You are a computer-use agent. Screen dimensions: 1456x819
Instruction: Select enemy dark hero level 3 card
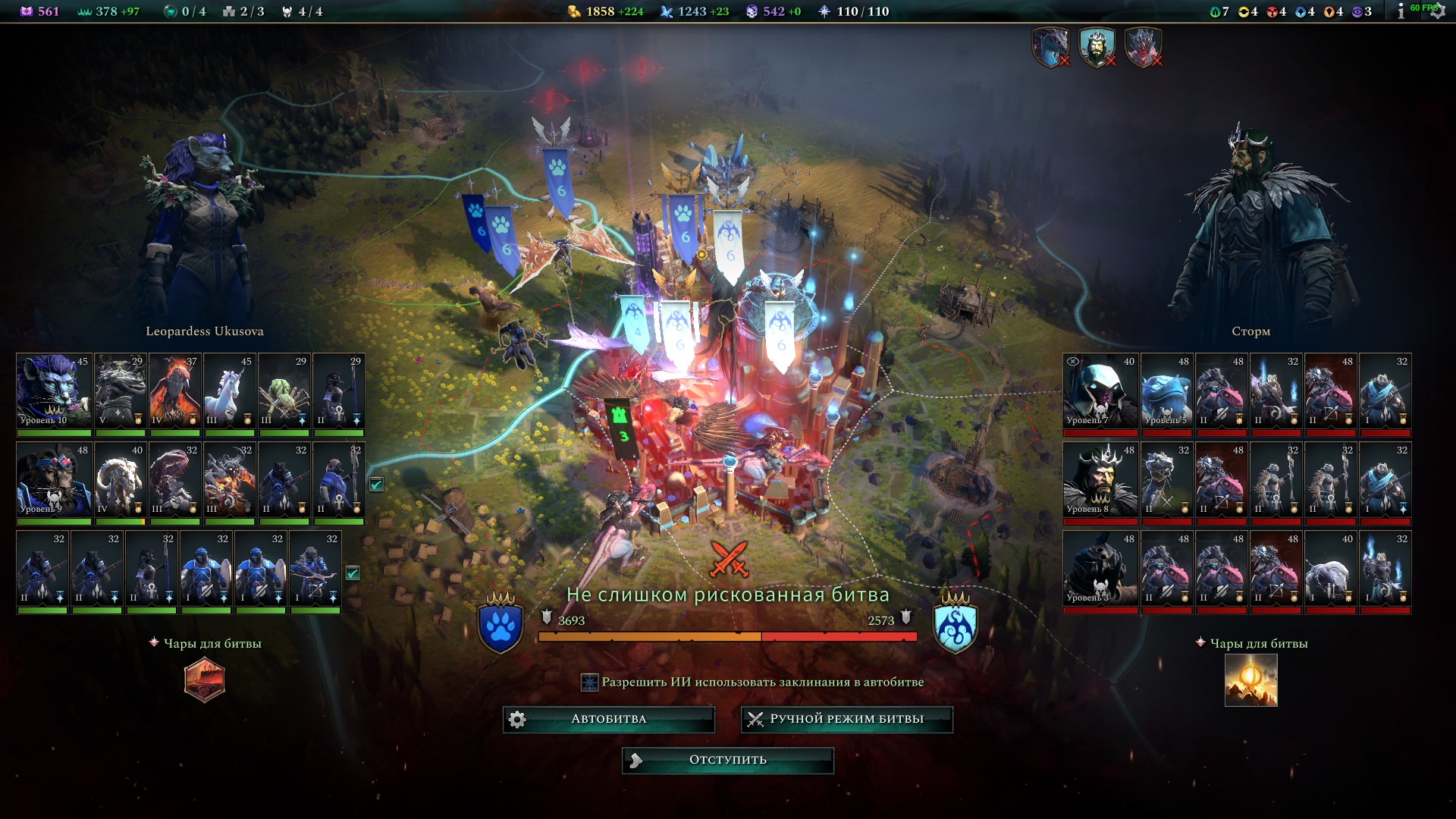tap(1100, 569)
